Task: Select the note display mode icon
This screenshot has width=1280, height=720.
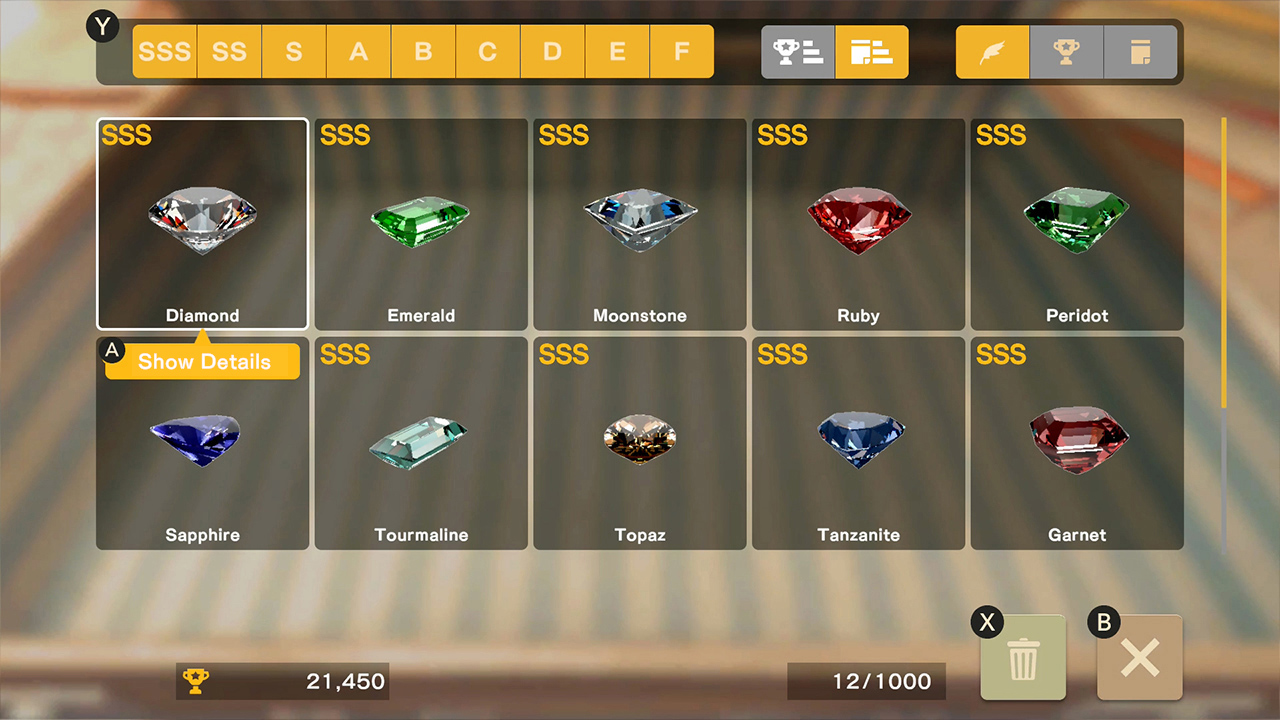Action: click(x=1140, y=51)
